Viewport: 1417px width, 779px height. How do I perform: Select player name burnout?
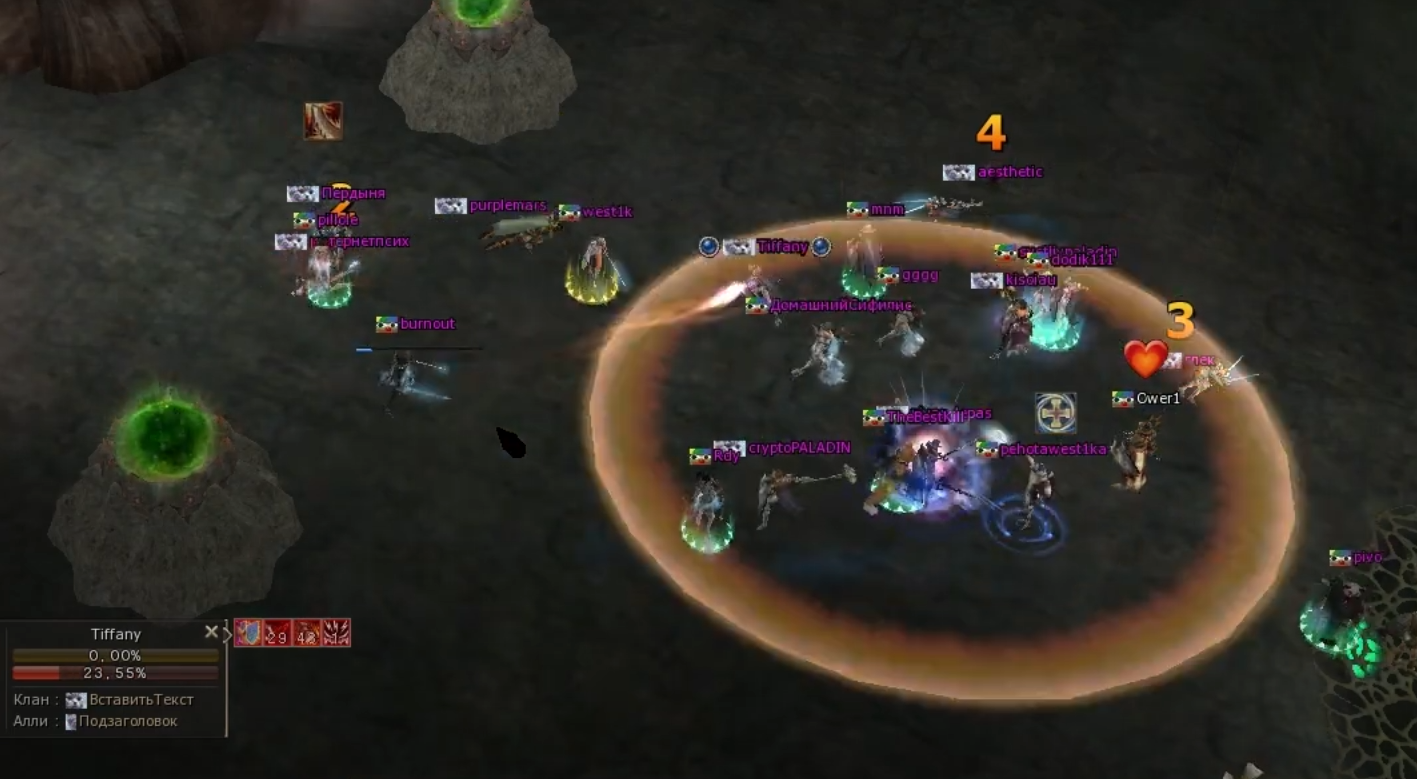point(427,324)
